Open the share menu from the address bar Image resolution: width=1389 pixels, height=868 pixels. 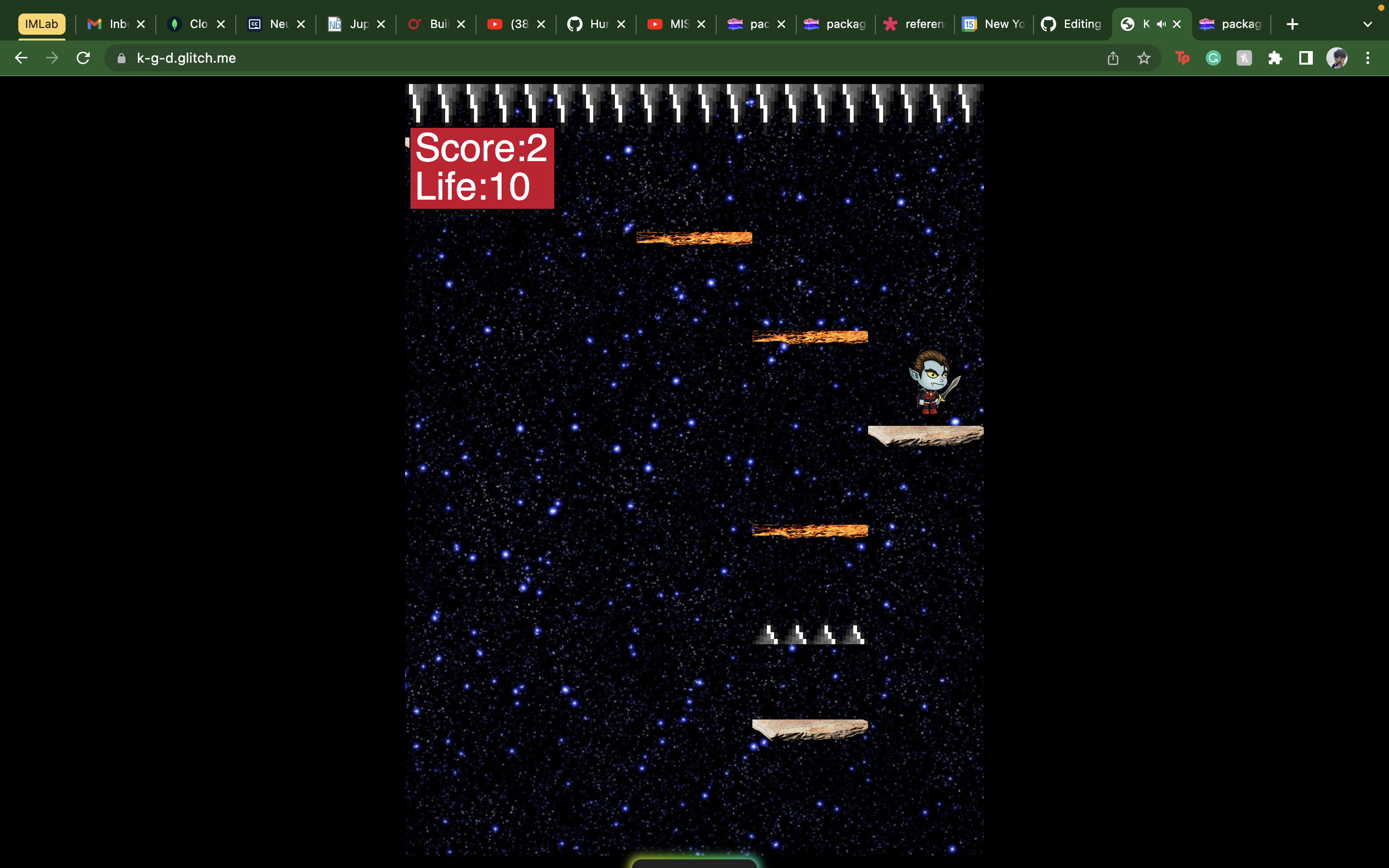tap(1113, 57)
